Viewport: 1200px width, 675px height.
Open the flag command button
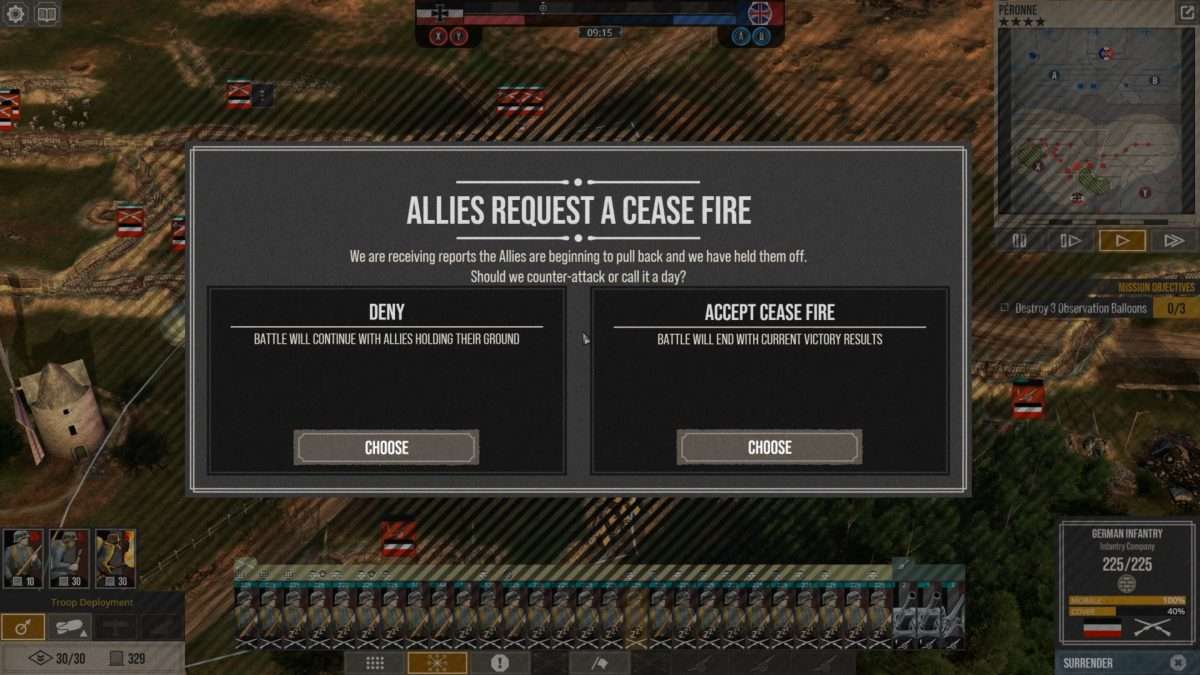600,663
